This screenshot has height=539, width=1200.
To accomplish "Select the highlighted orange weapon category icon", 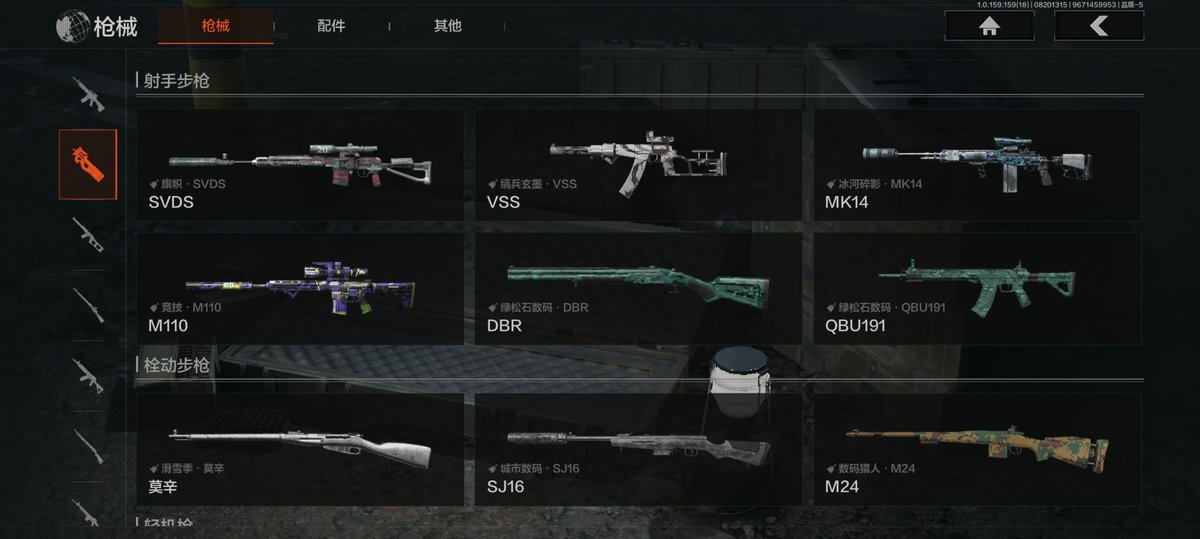I will point(87,163).
